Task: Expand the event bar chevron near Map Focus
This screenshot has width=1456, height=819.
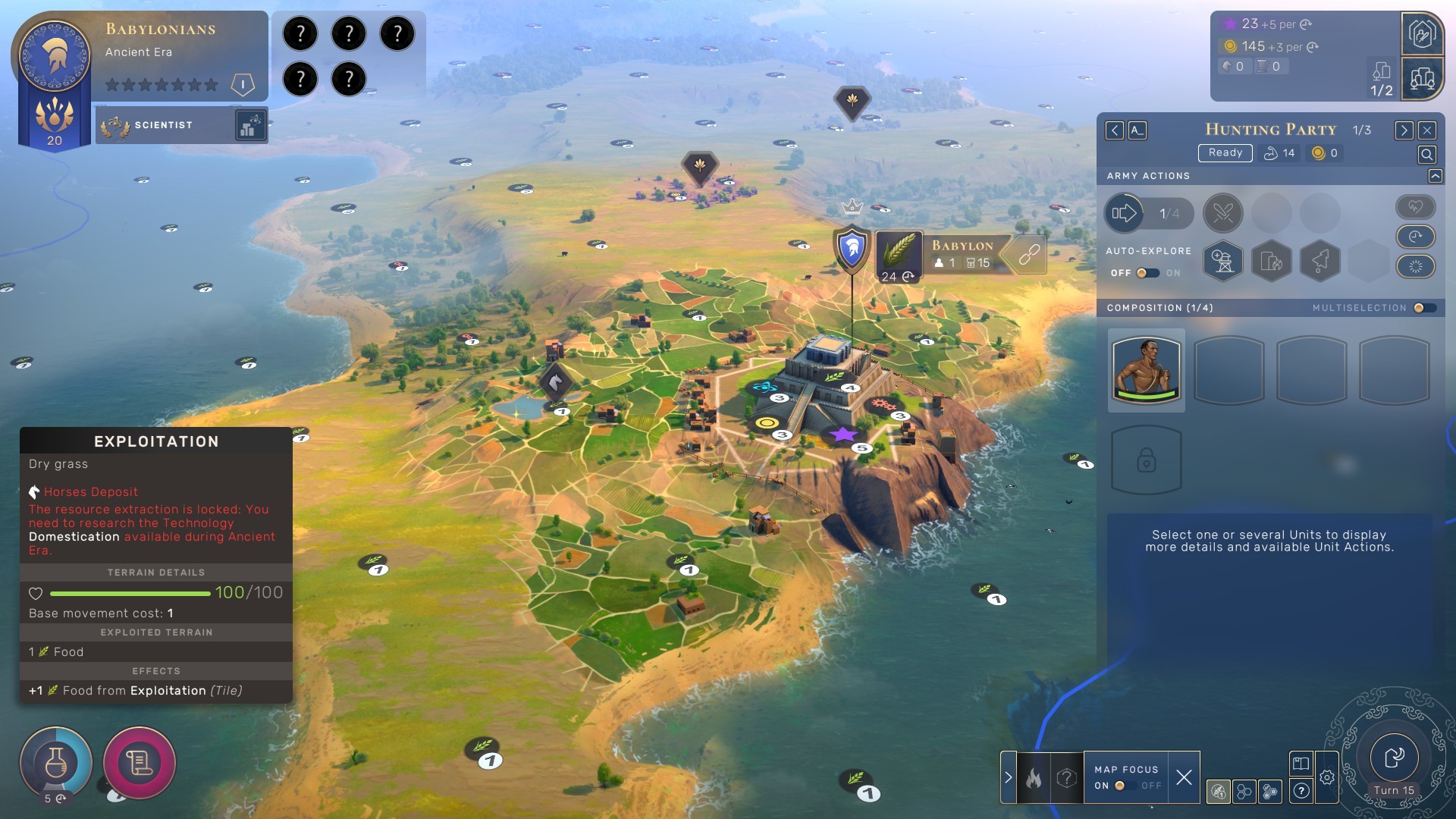Action: (x=1008, y=777)
